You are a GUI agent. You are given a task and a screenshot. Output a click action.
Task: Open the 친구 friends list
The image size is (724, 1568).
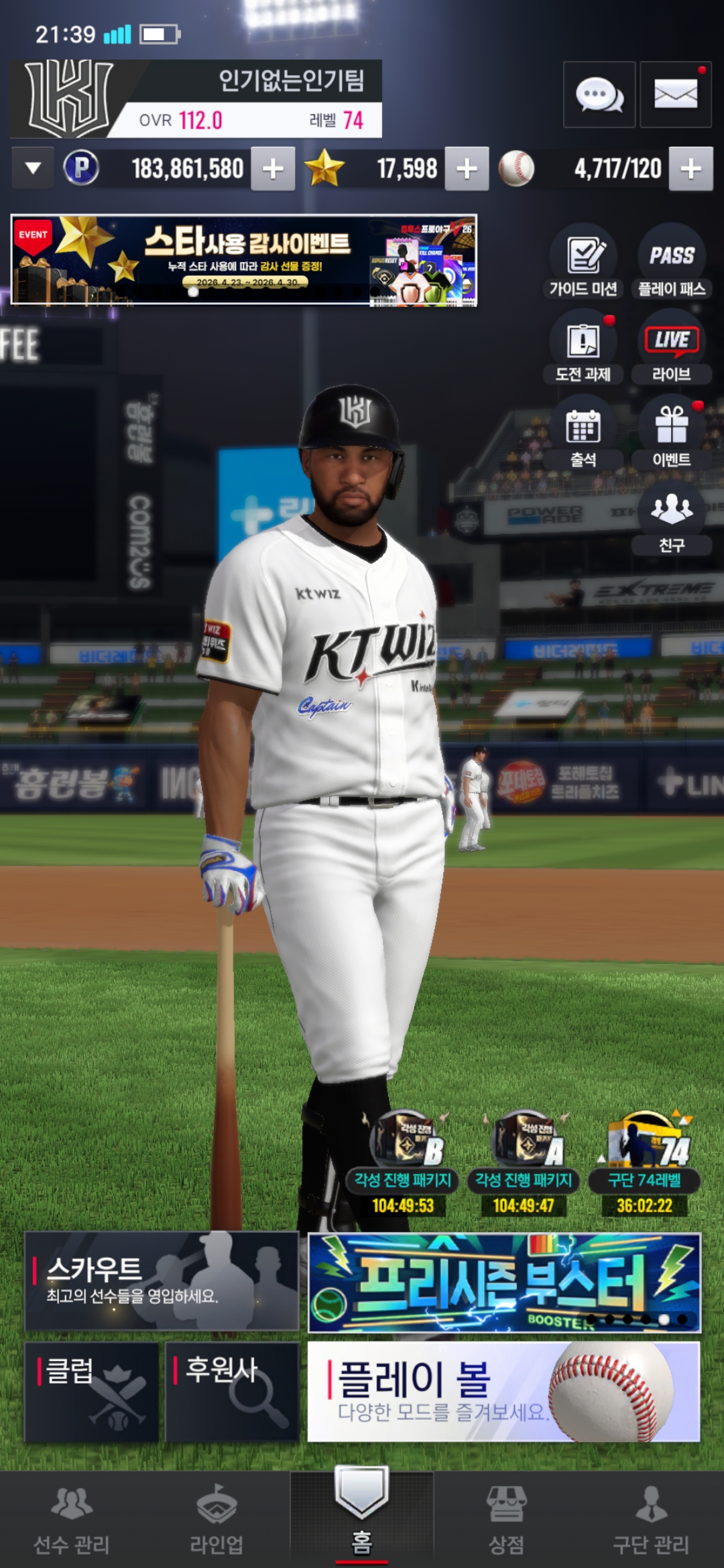(672, 518)
